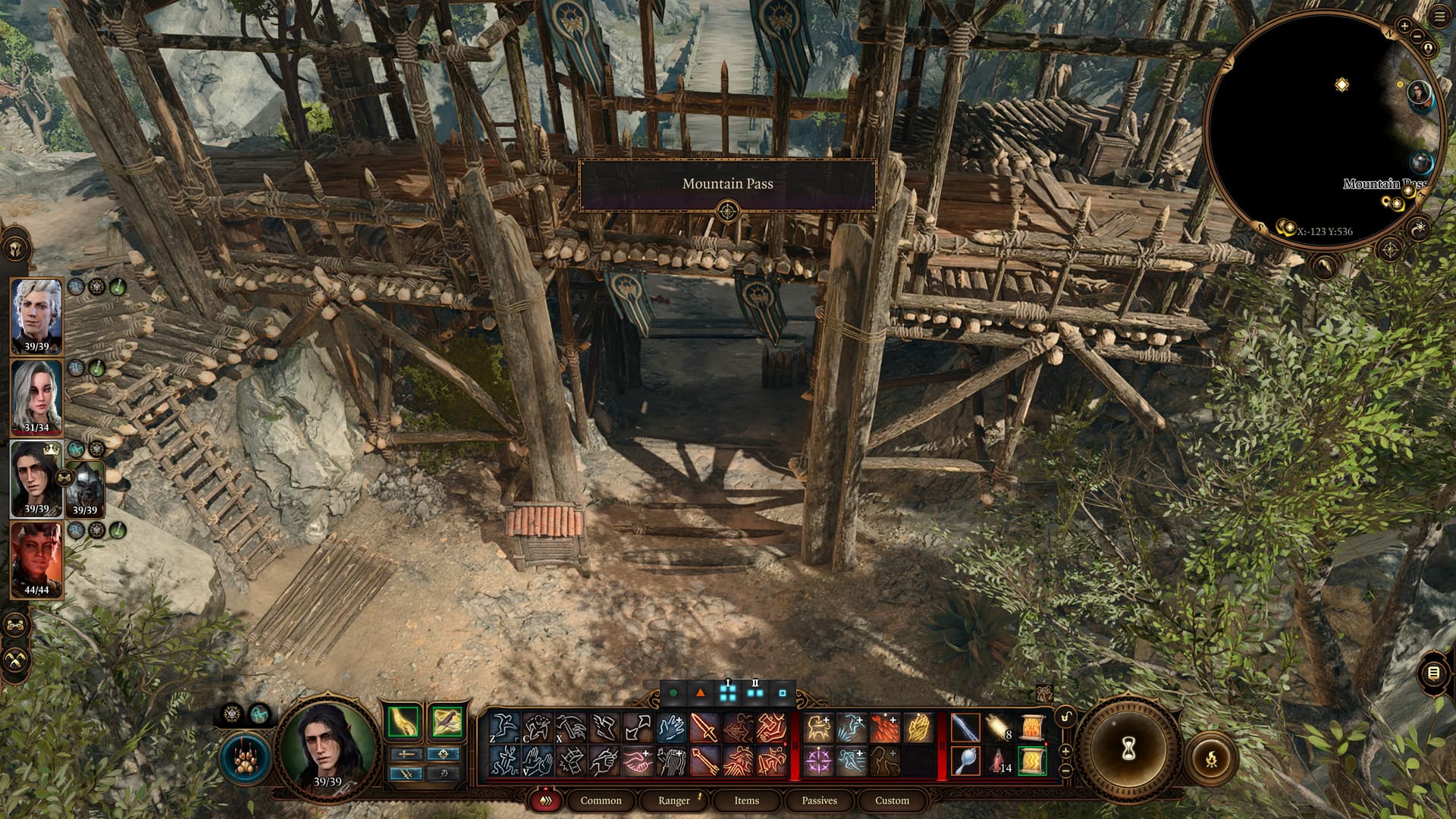Activate the red sword main-hand attack
Image resolution: width=1456 pixels, height=819 pixels.
tap(704, 728)
